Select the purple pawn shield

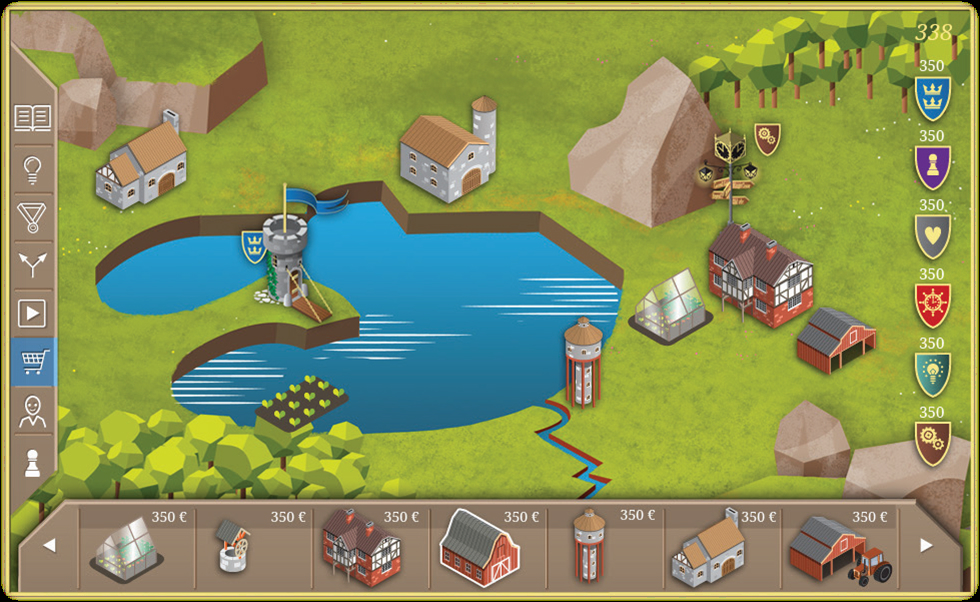(x=932, y=167)
